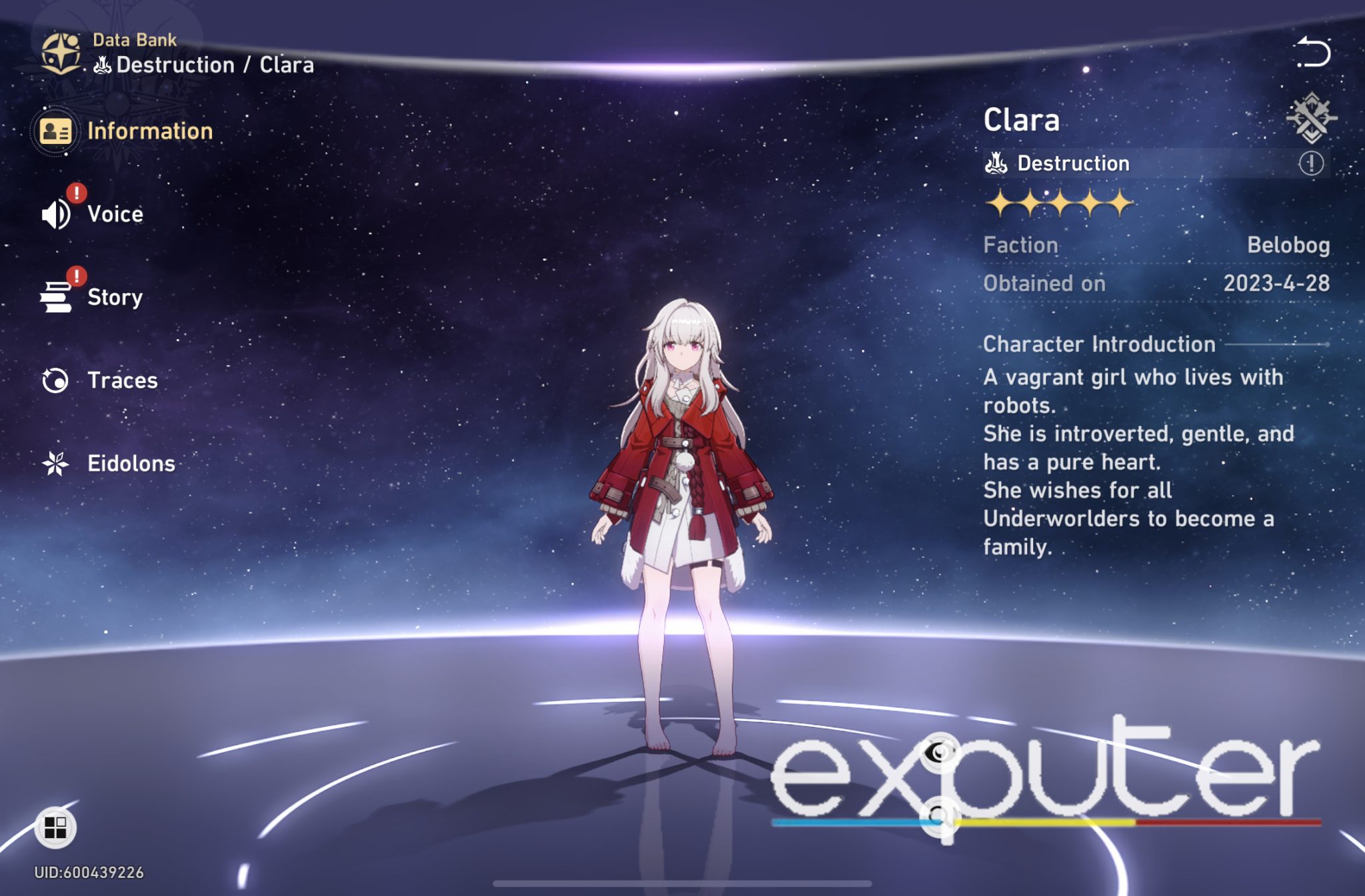
Task: Click the Destruction path emblem beside Clara's name
Action: coord(996,163)
